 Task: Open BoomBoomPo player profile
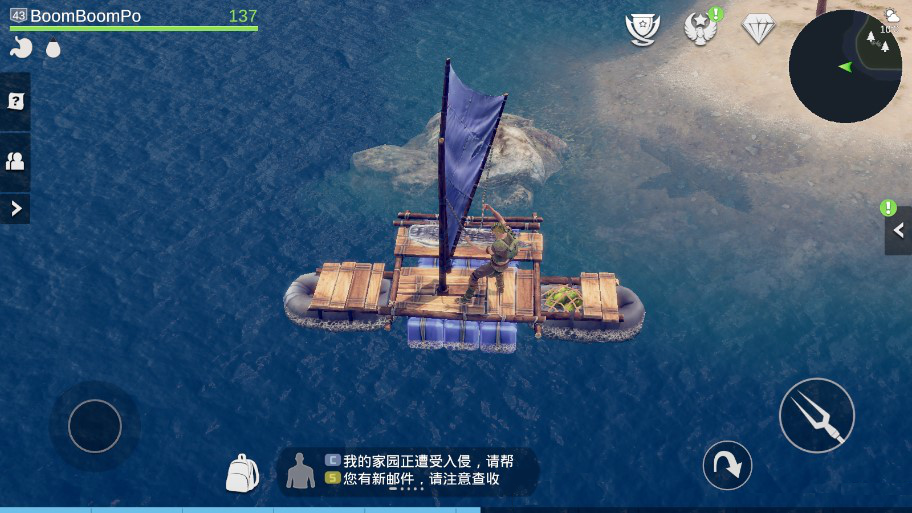[x=85, y=16]
